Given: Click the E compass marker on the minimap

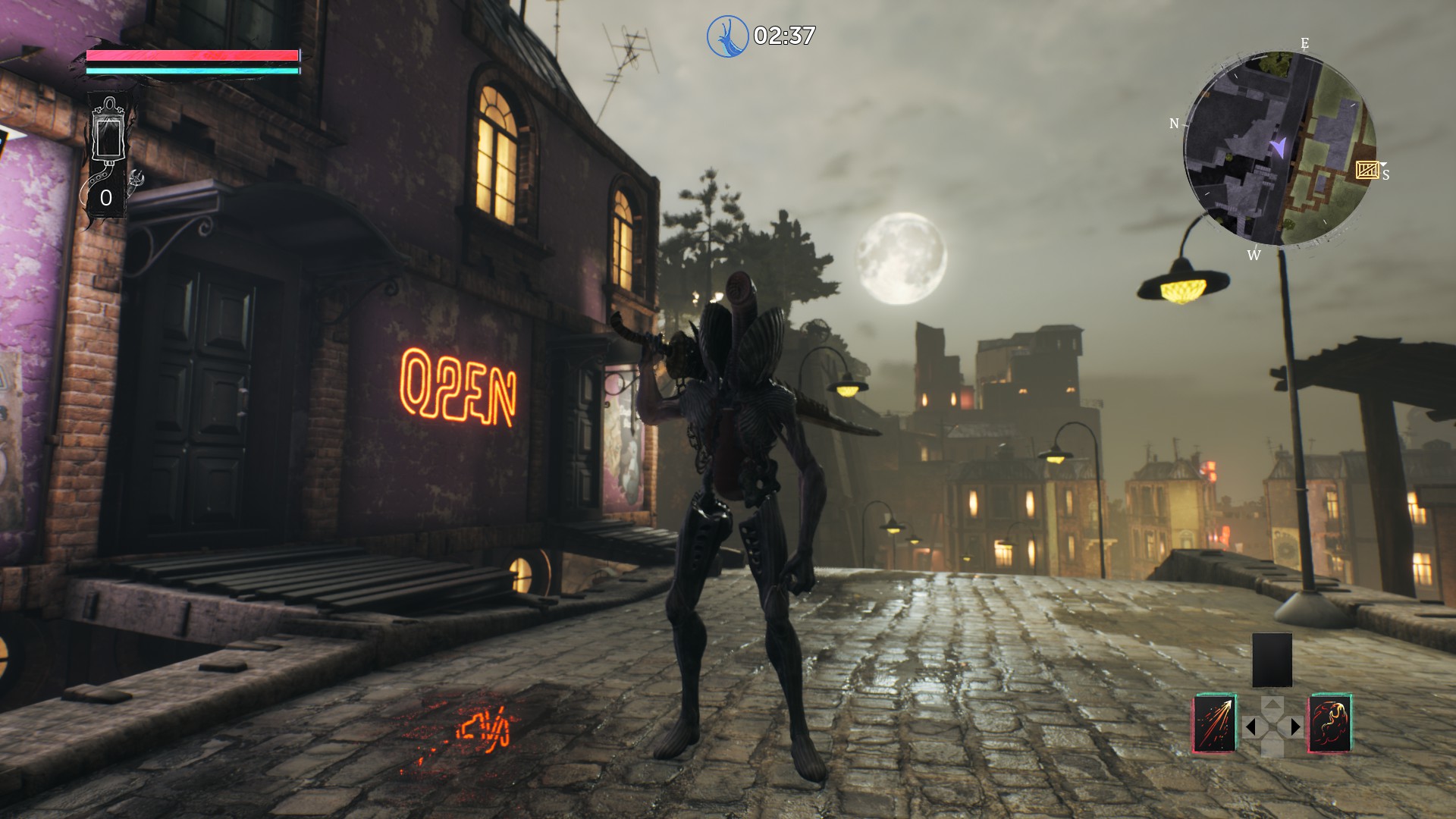Looking at the screenshot, I should (1304, 42).
